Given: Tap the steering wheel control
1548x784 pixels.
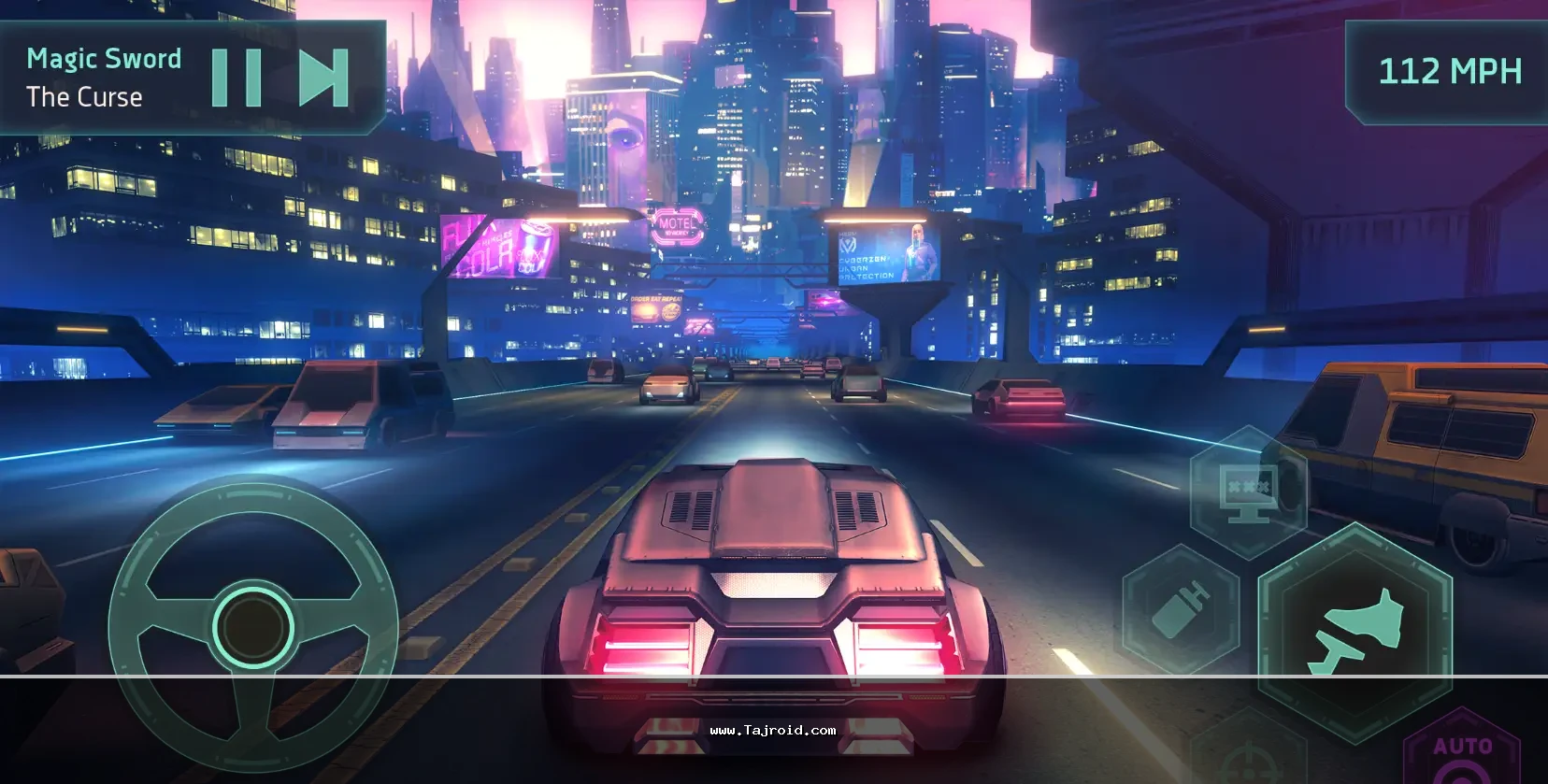Looking at the screenshot, I should [x=252, y=626].
